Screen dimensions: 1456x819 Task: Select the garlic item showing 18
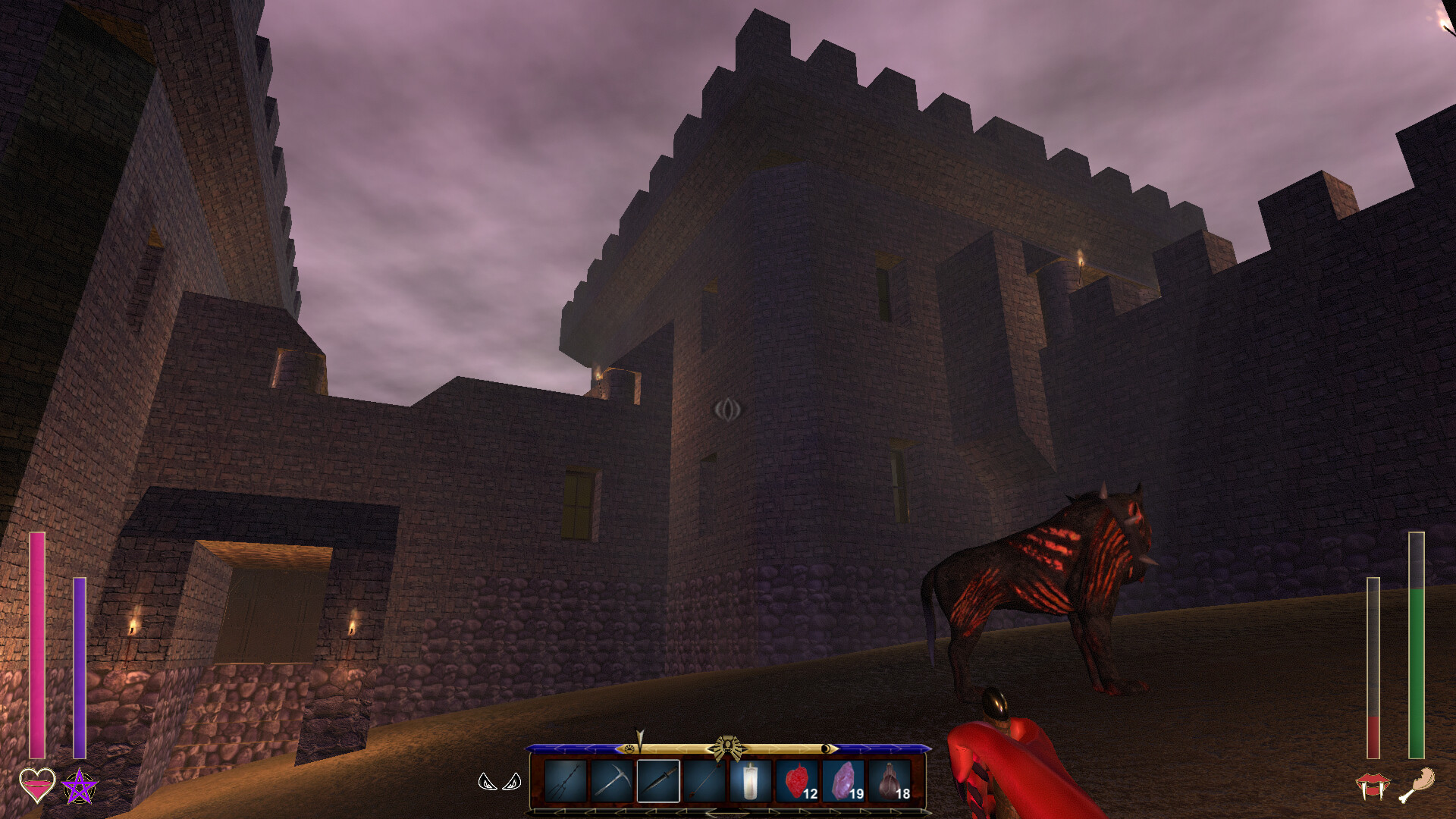coord(890,780)
